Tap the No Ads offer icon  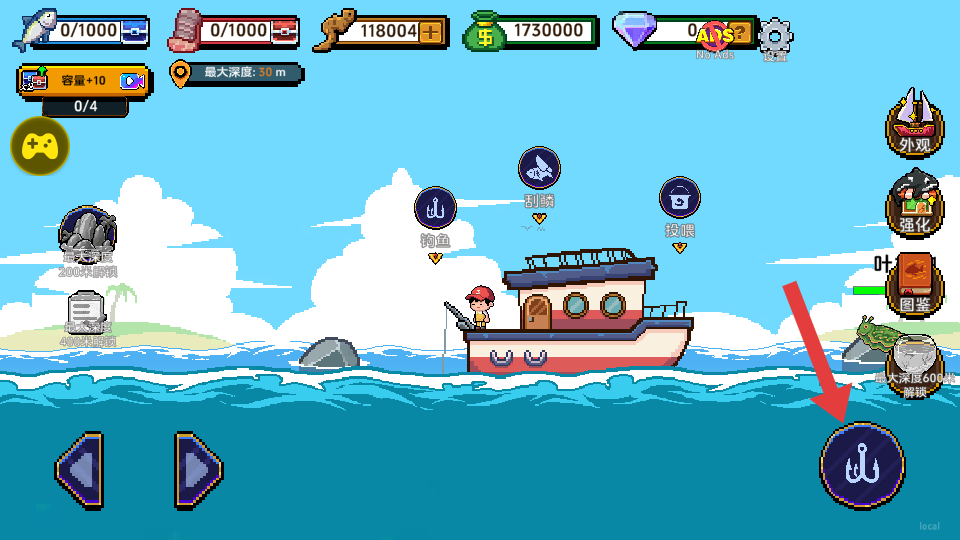point(714,38)
